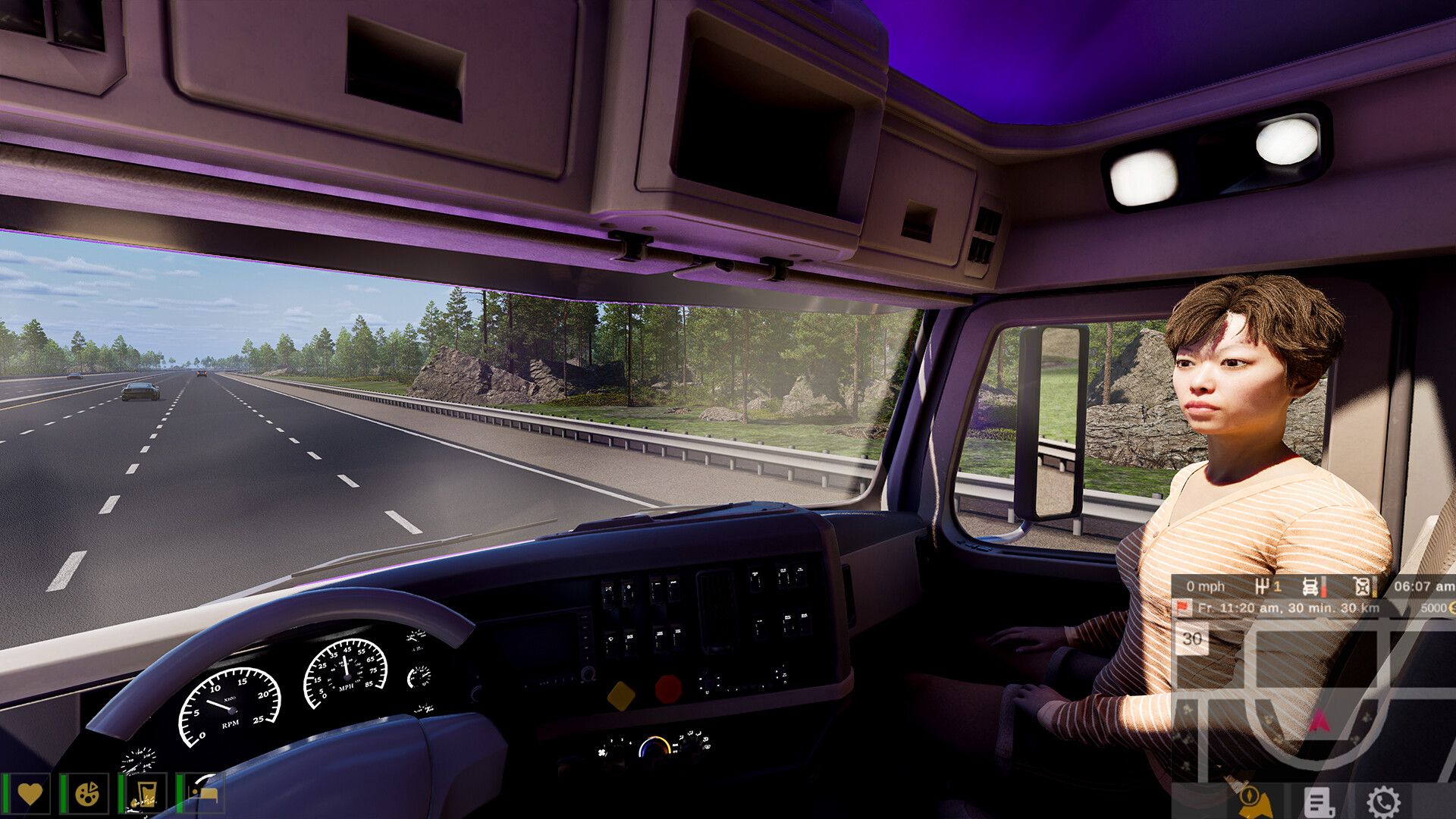Viewport: 1456px width, 819px height.
Task: Click the heart health status icon
Action: click(x=30, y=794)
